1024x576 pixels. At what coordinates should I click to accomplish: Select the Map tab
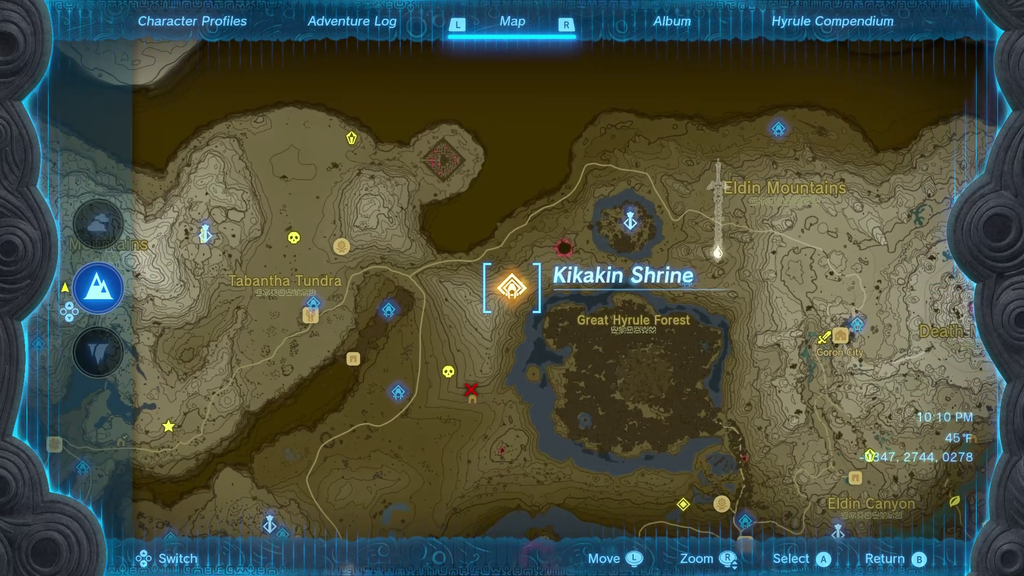click(512, 21)
